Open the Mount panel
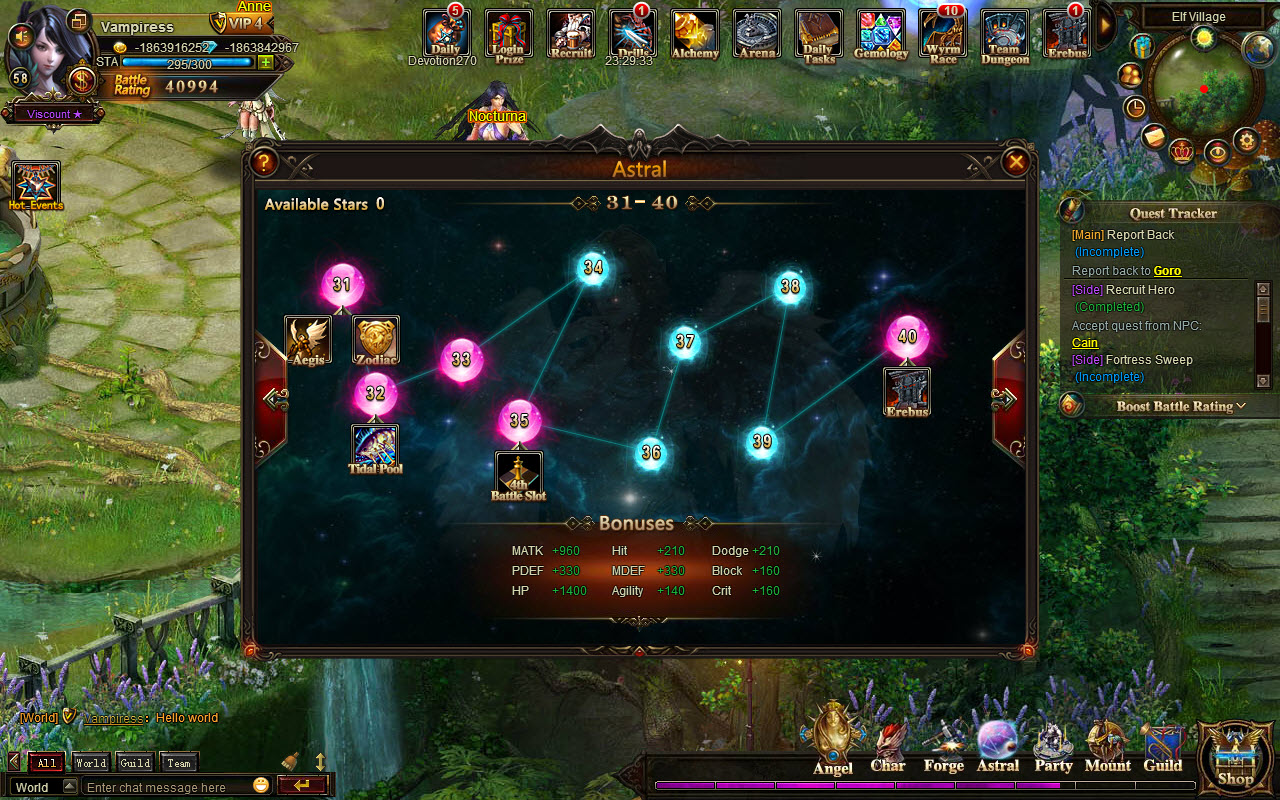The width and height of the screenshot is (1280, 800). click(x=1107, y=745)
